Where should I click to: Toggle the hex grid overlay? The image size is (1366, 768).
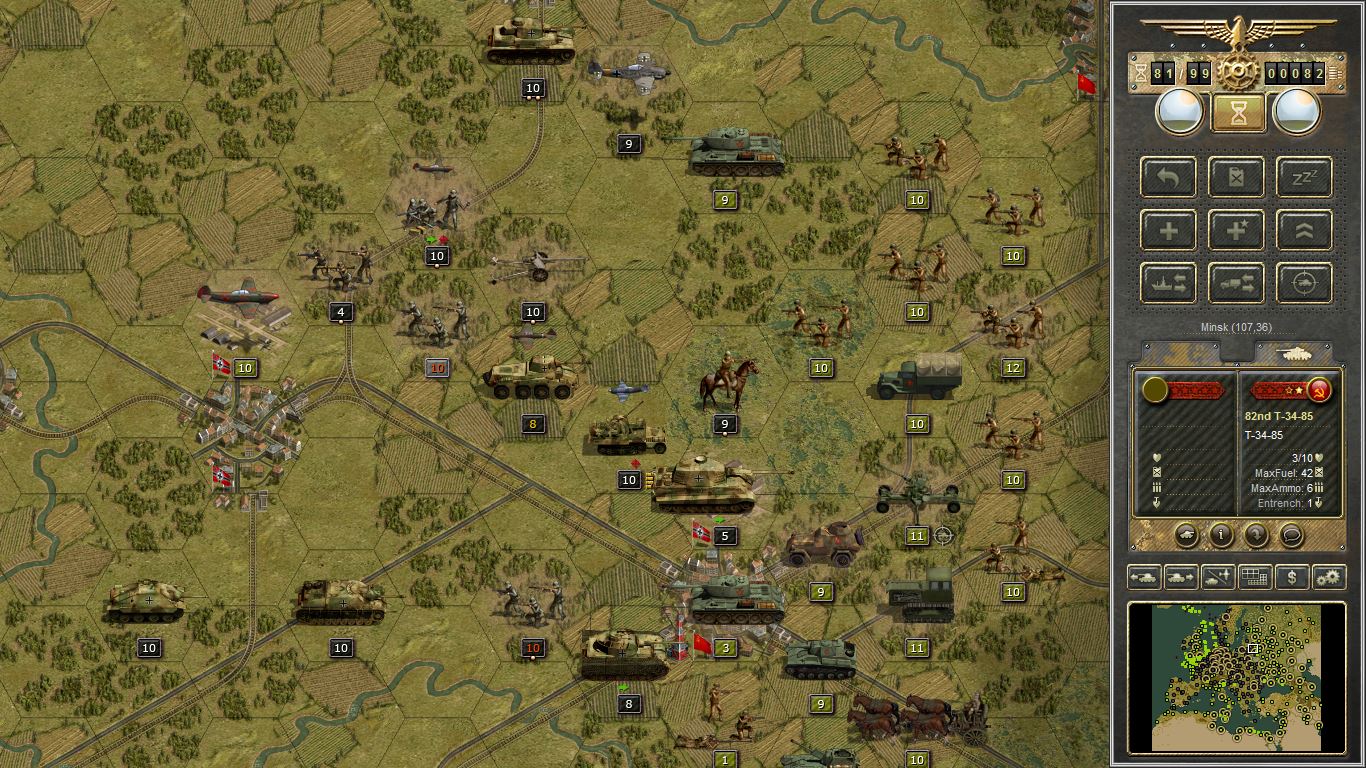(1253, 577)
